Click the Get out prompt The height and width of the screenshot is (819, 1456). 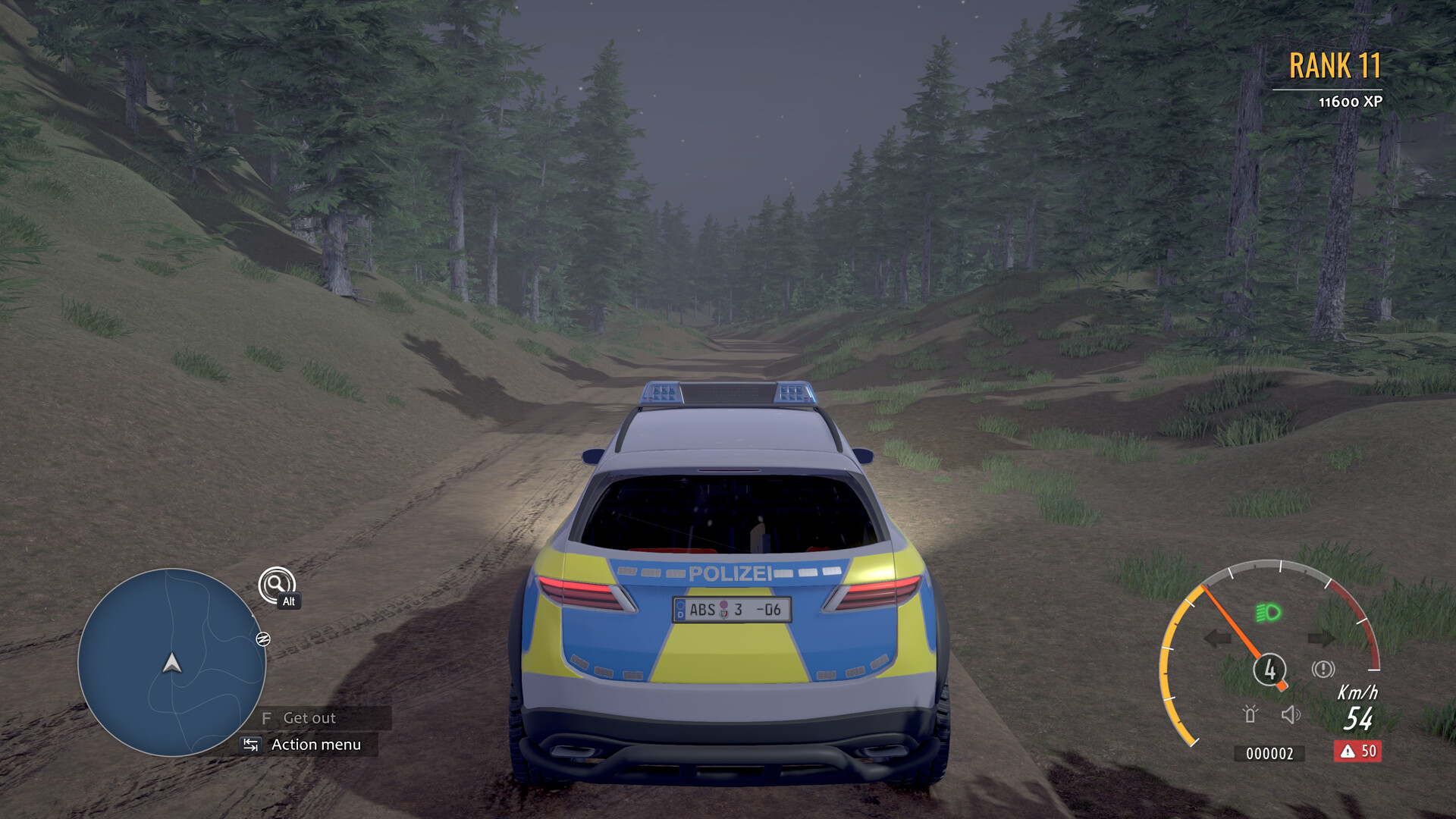pyautogui.click(x=306, y=718)
